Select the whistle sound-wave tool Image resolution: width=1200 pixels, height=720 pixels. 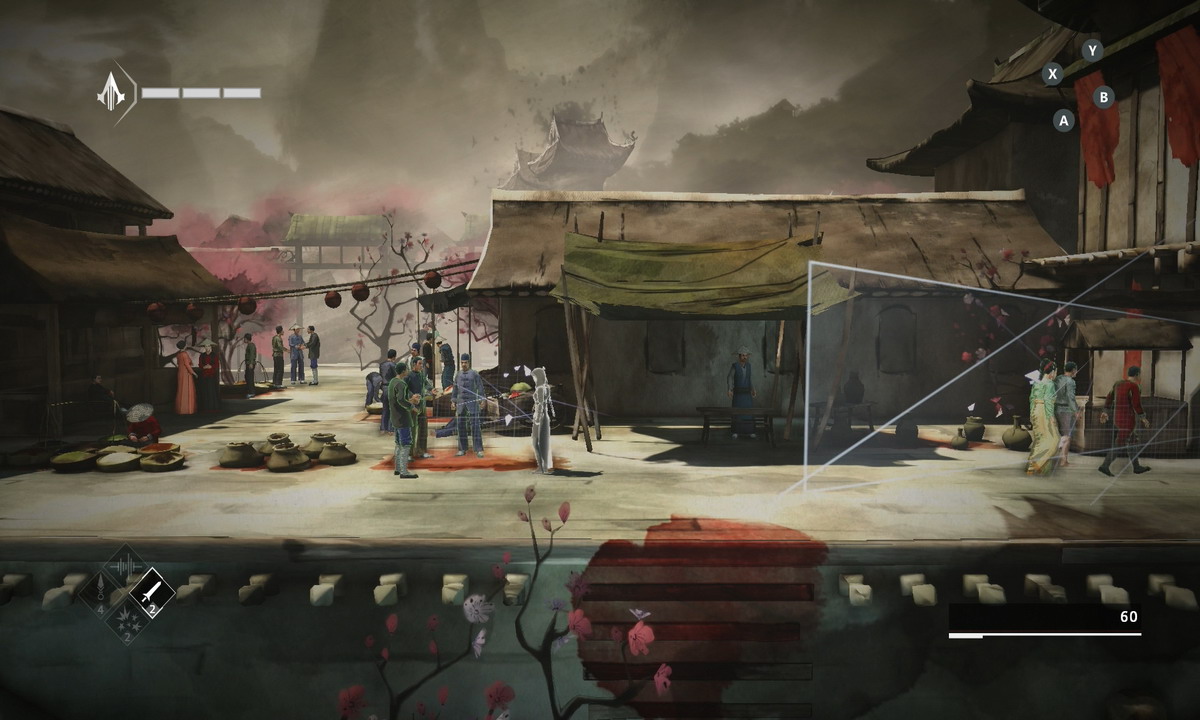(126, 567)
